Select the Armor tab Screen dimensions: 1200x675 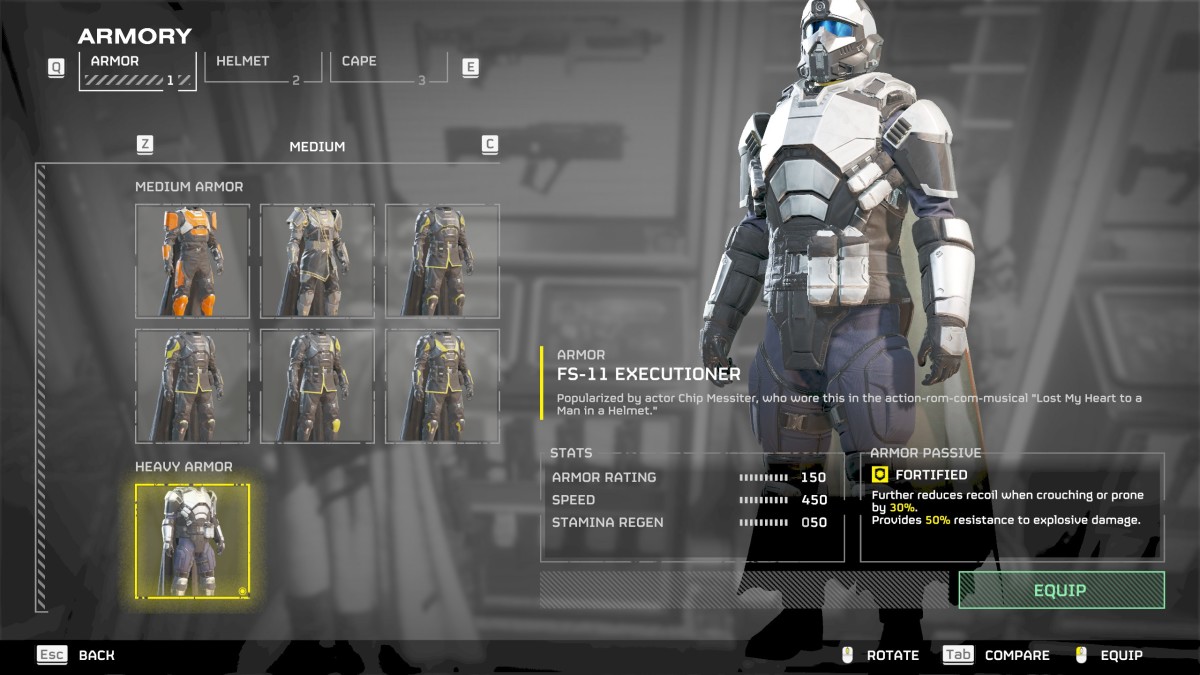pos(138,70)
